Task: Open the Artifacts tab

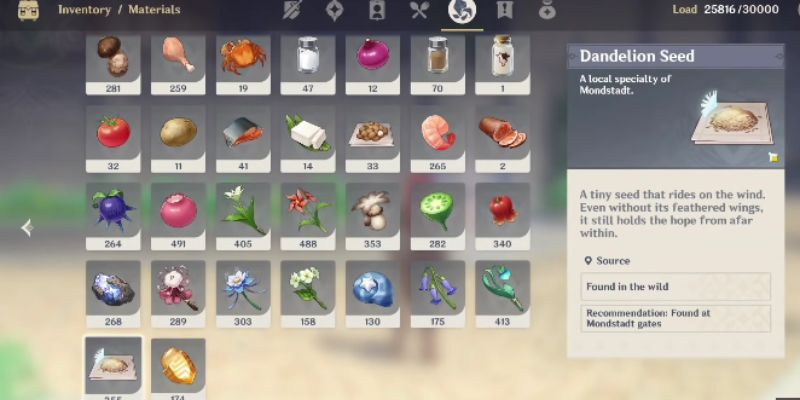Action: coord(335,11)
